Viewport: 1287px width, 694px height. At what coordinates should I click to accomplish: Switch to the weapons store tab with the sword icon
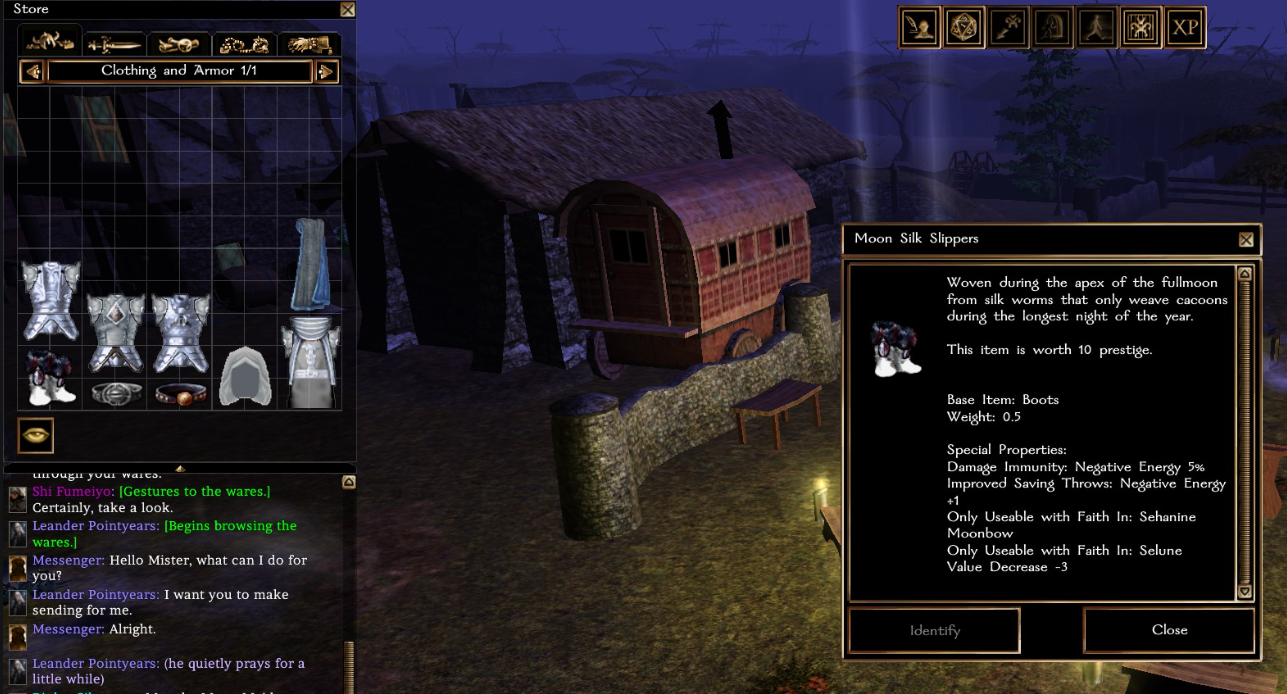(x=114, y=44)
